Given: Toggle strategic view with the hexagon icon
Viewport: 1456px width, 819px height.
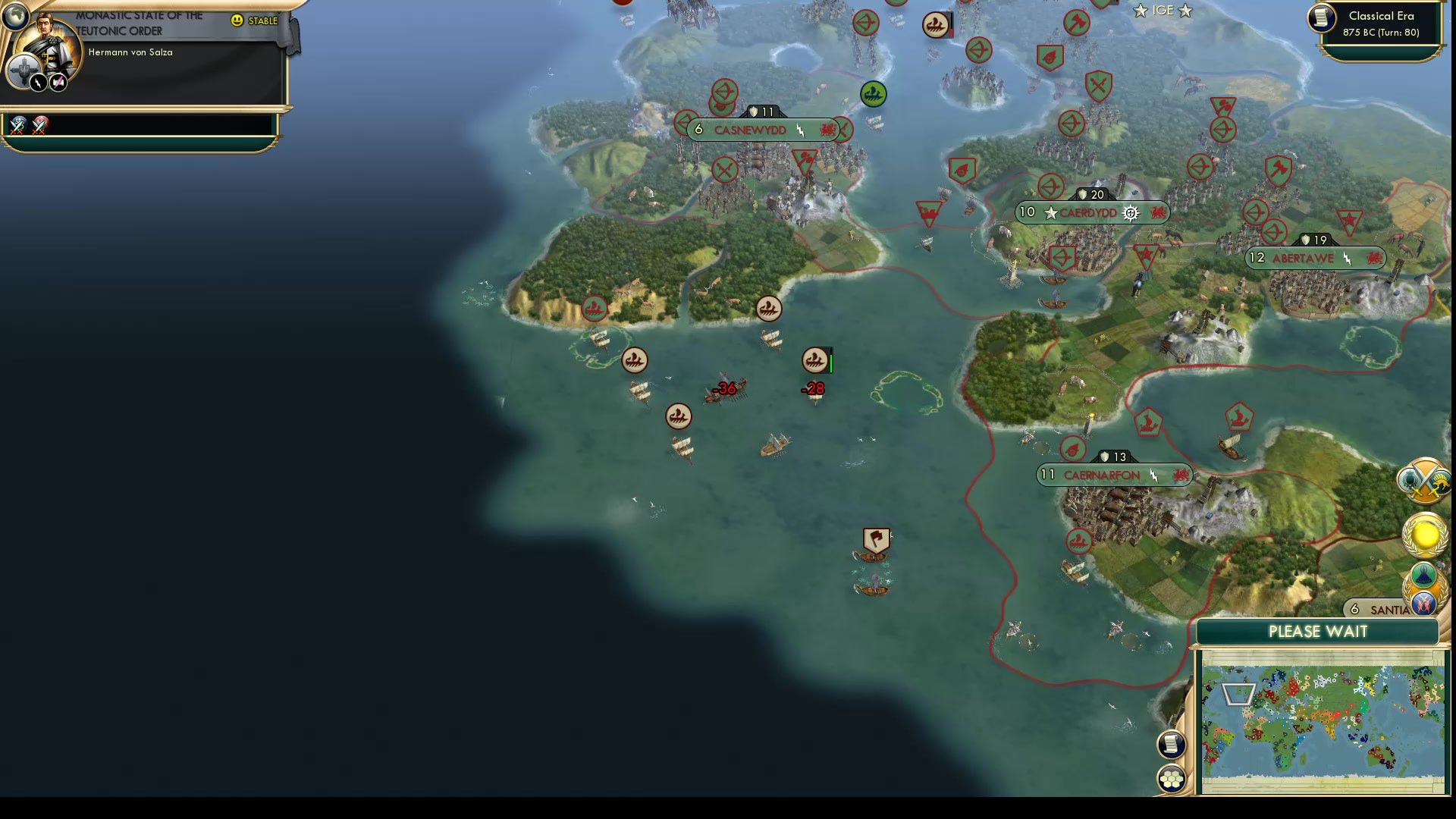Looking at the screenshot, I should click(x=1172, y=777).
